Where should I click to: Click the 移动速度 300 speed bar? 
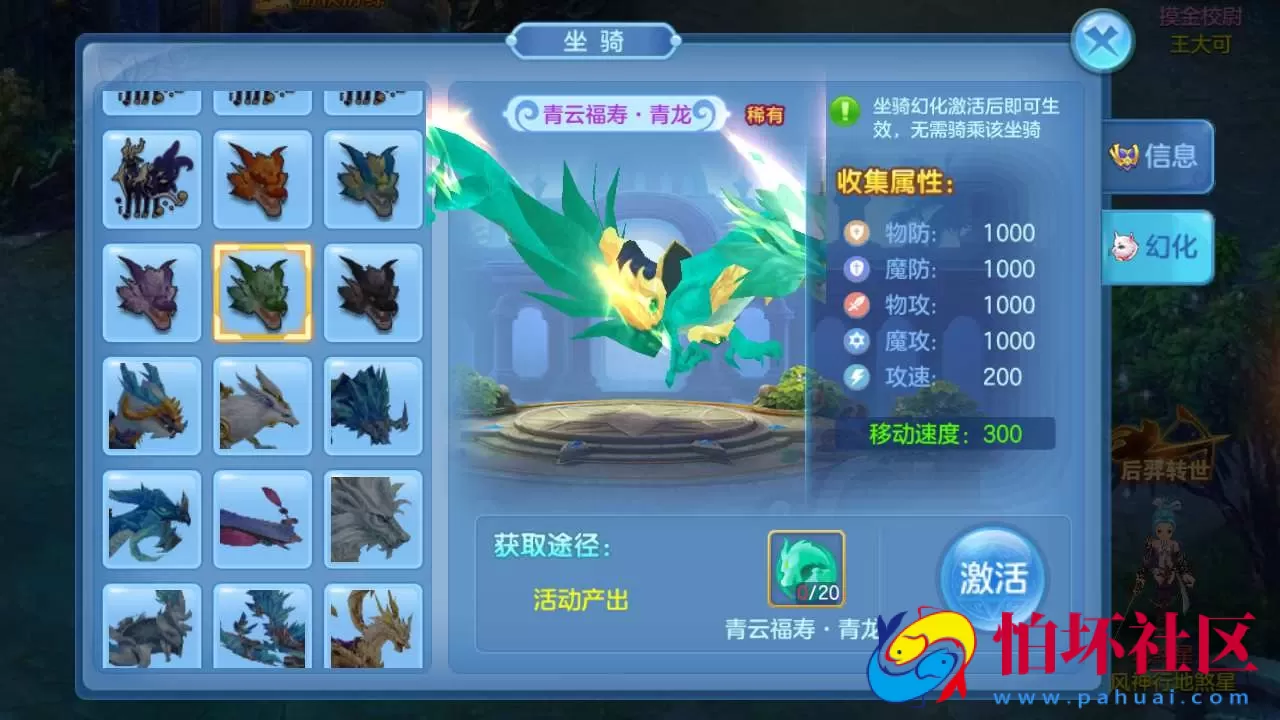[x=950, y=434]
